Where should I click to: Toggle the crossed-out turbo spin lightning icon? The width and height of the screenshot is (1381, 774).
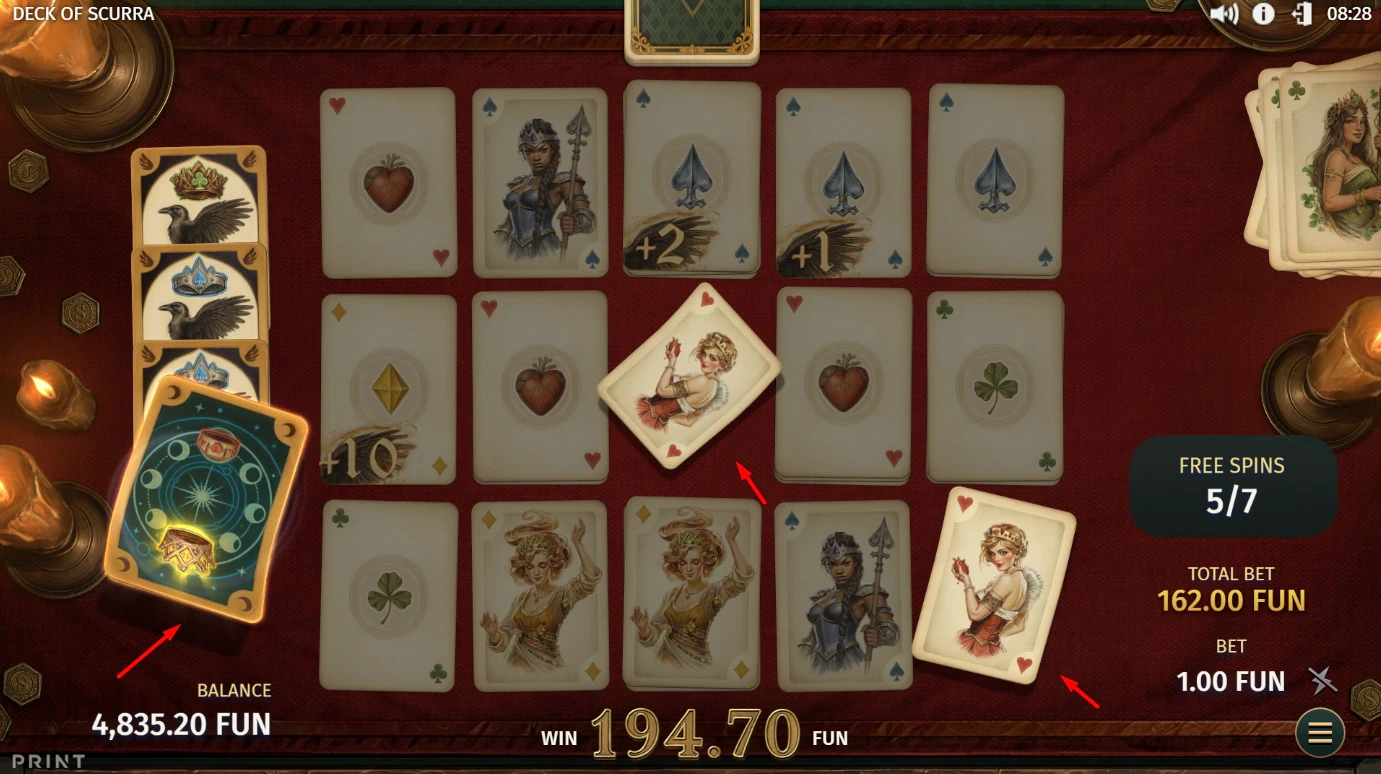pos(1320,681)
